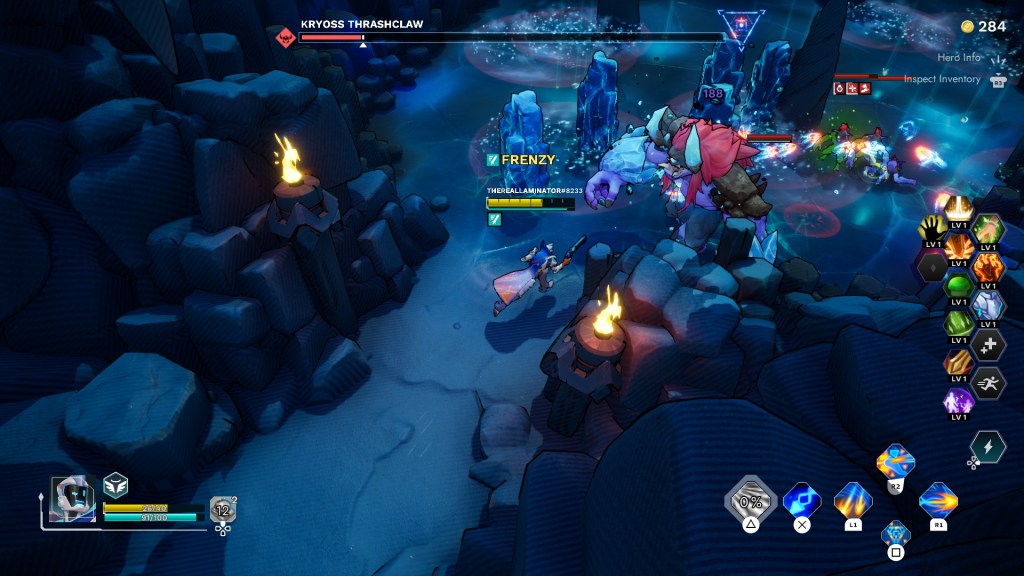Click the lightning bolt hexagon icon
Screen dimensions: 1024x576
(x=988, y=446)
